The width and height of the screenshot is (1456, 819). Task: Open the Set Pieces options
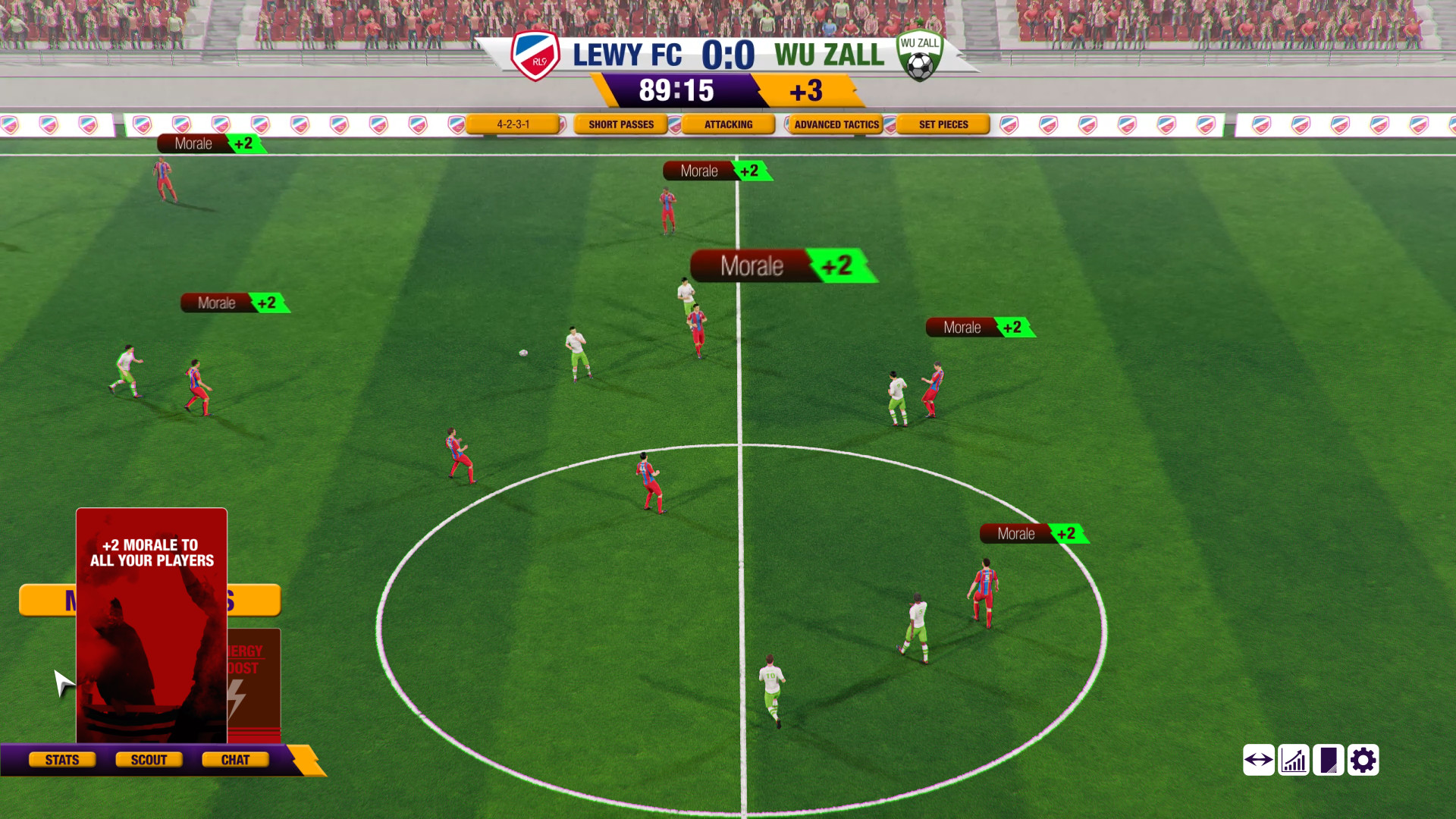click(x=943, y=124)
